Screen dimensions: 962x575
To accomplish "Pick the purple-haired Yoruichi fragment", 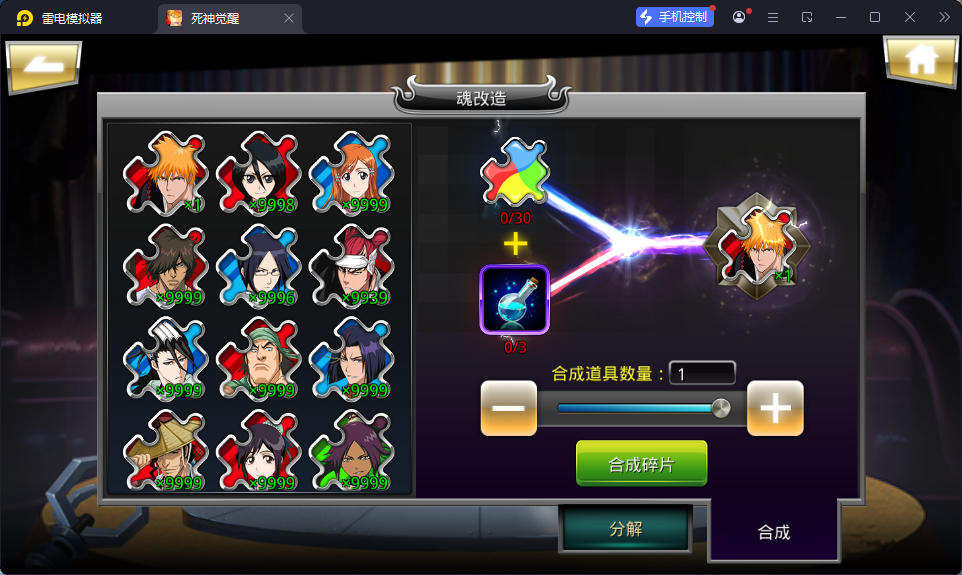I will (351, 452).
